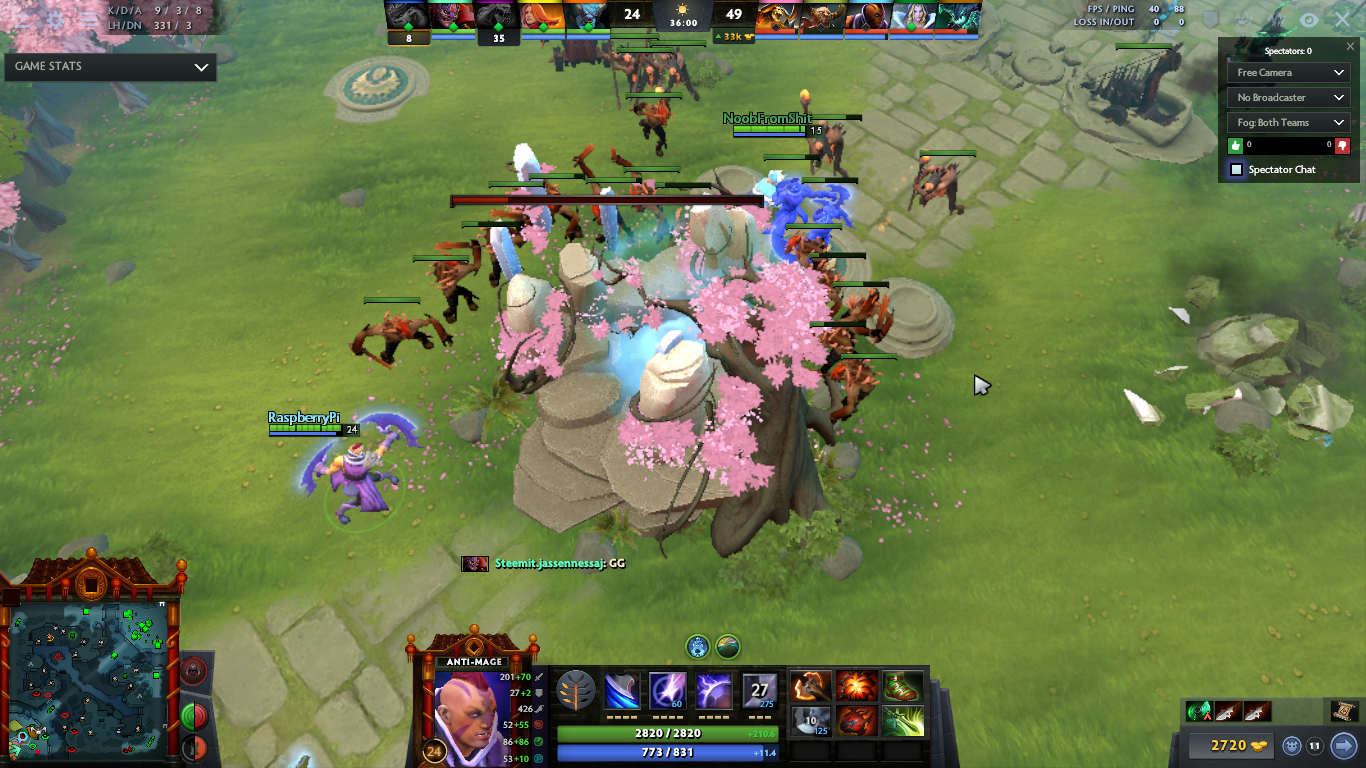Use the Butterfly item slot

(903, 721)
